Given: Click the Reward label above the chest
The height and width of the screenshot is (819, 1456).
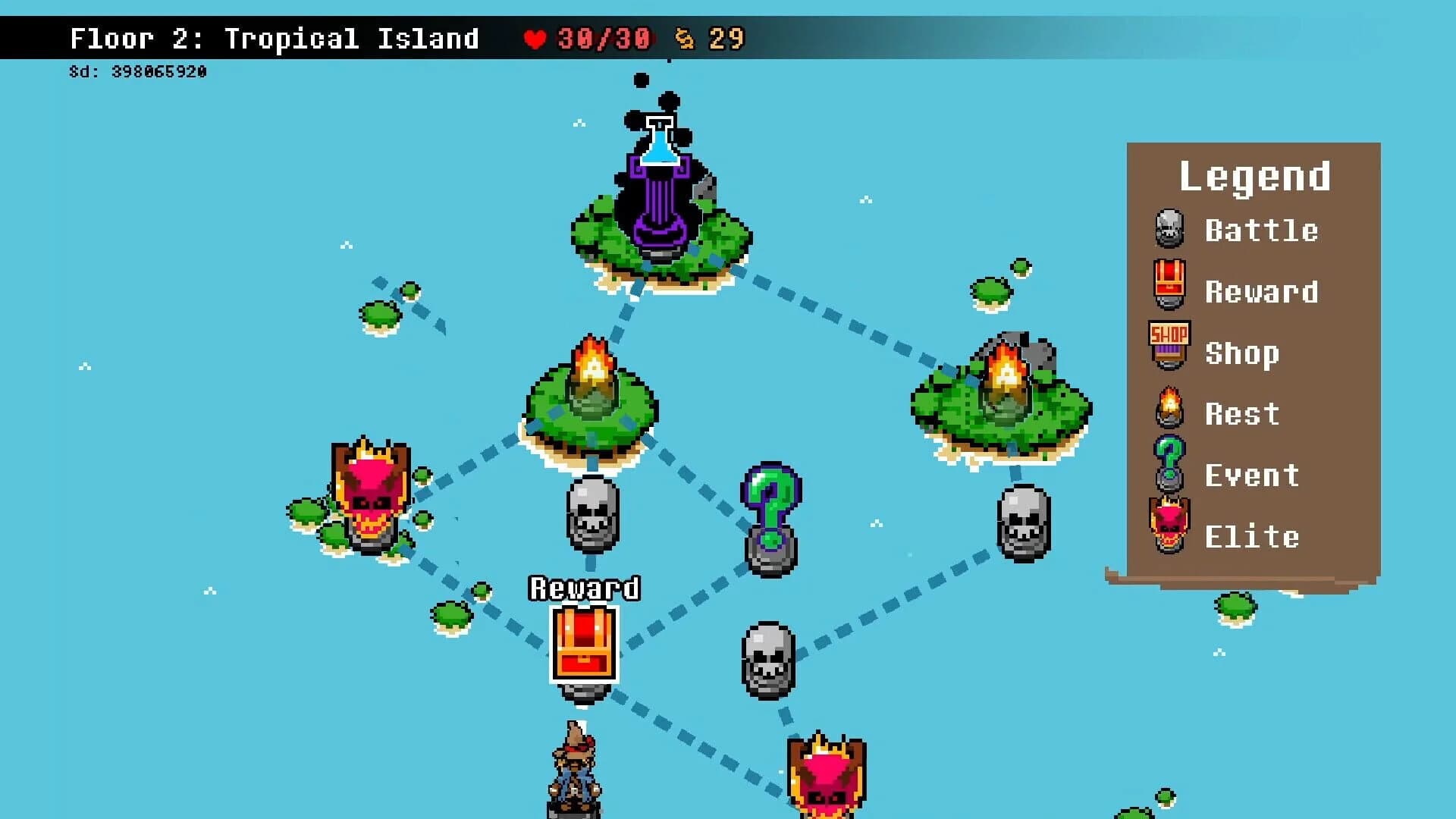Looking at the screenshot, I should [x=585, y=588].
